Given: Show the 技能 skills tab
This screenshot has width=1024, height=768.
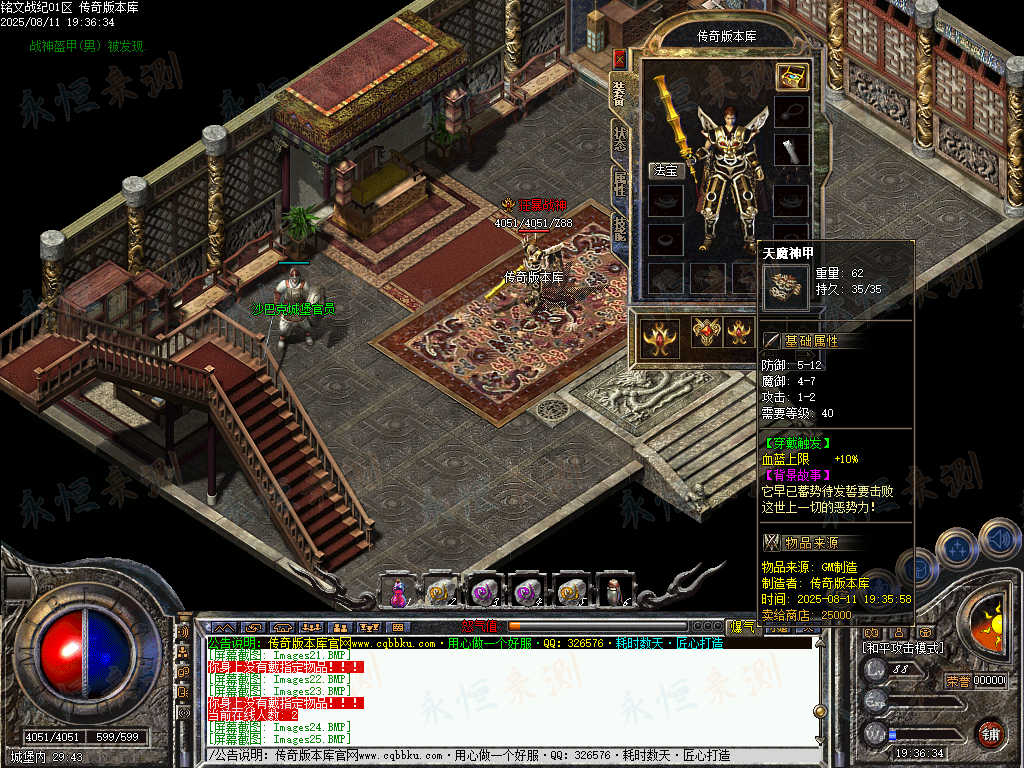Looking at the screenshot, I should 620,230.
